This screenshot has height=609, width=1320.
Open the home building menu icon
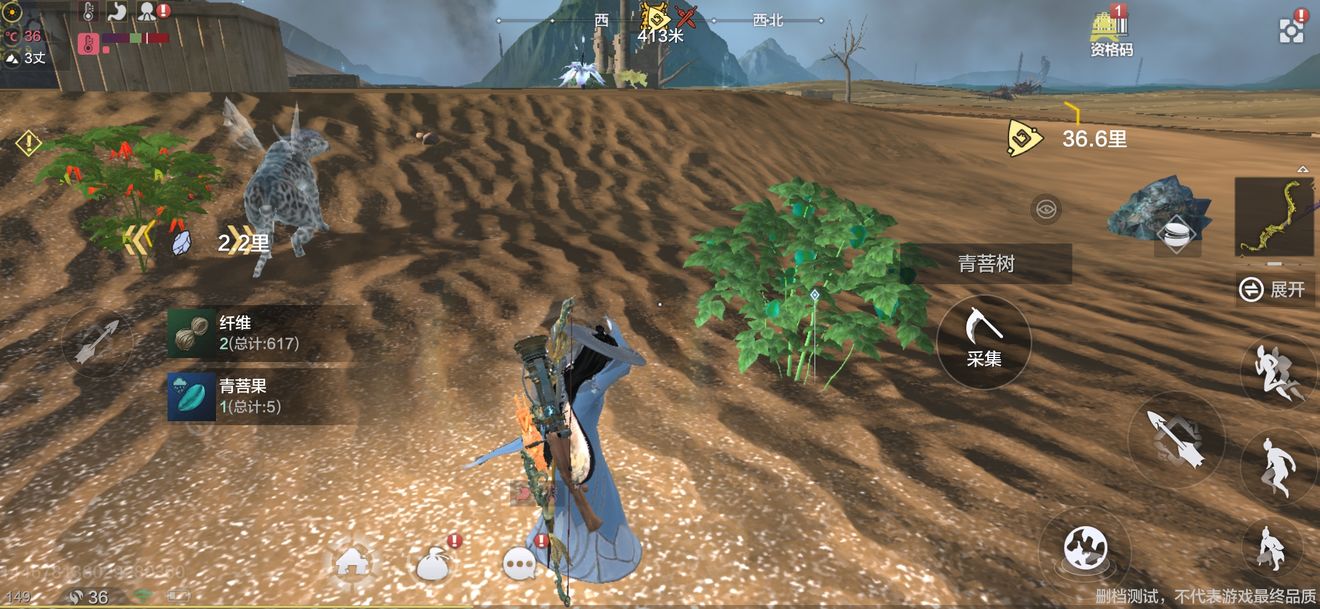[x=352, y=562]
